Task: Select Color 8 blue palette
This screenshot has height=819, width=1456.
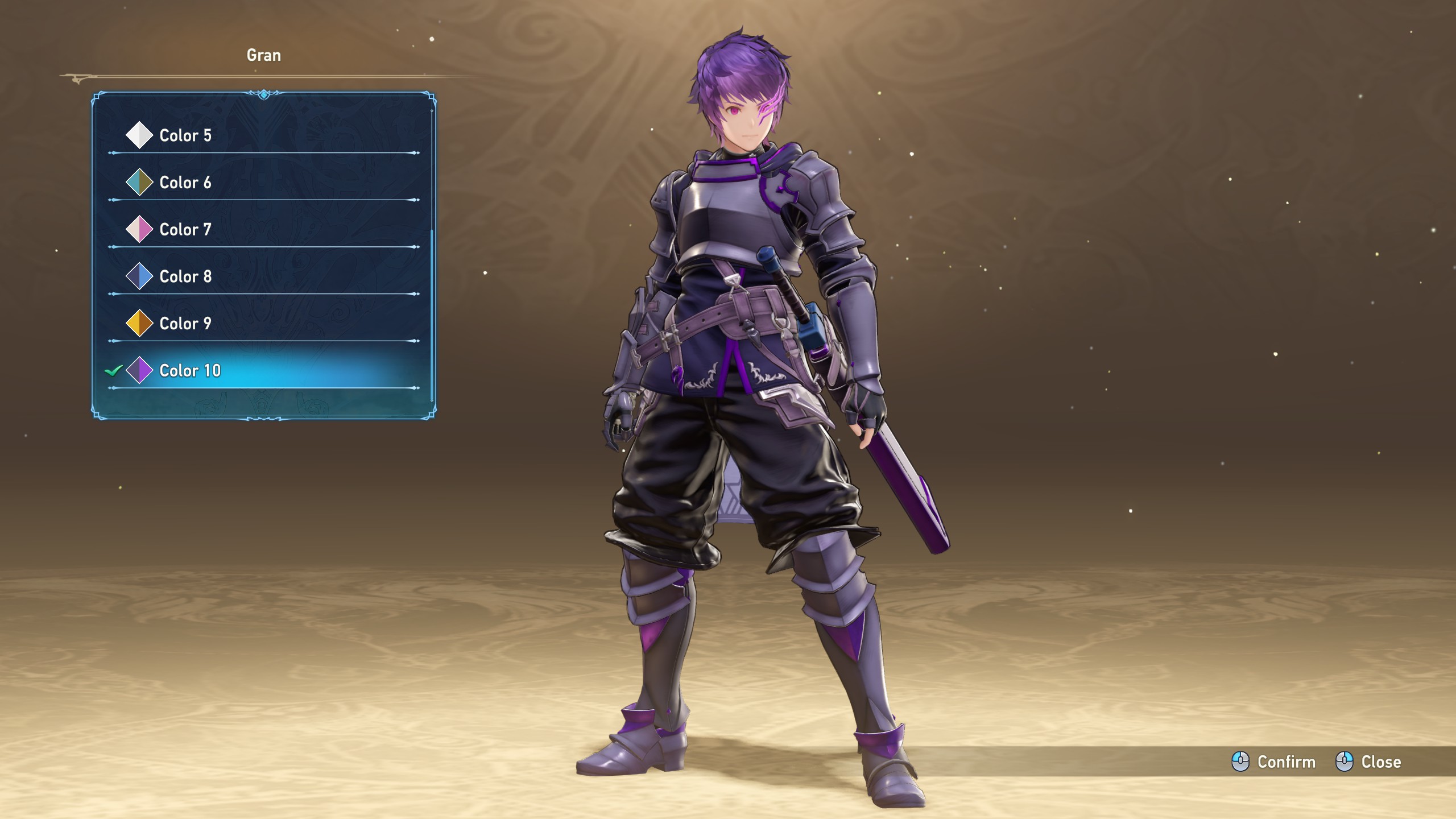Action: (x=185, y=276)
